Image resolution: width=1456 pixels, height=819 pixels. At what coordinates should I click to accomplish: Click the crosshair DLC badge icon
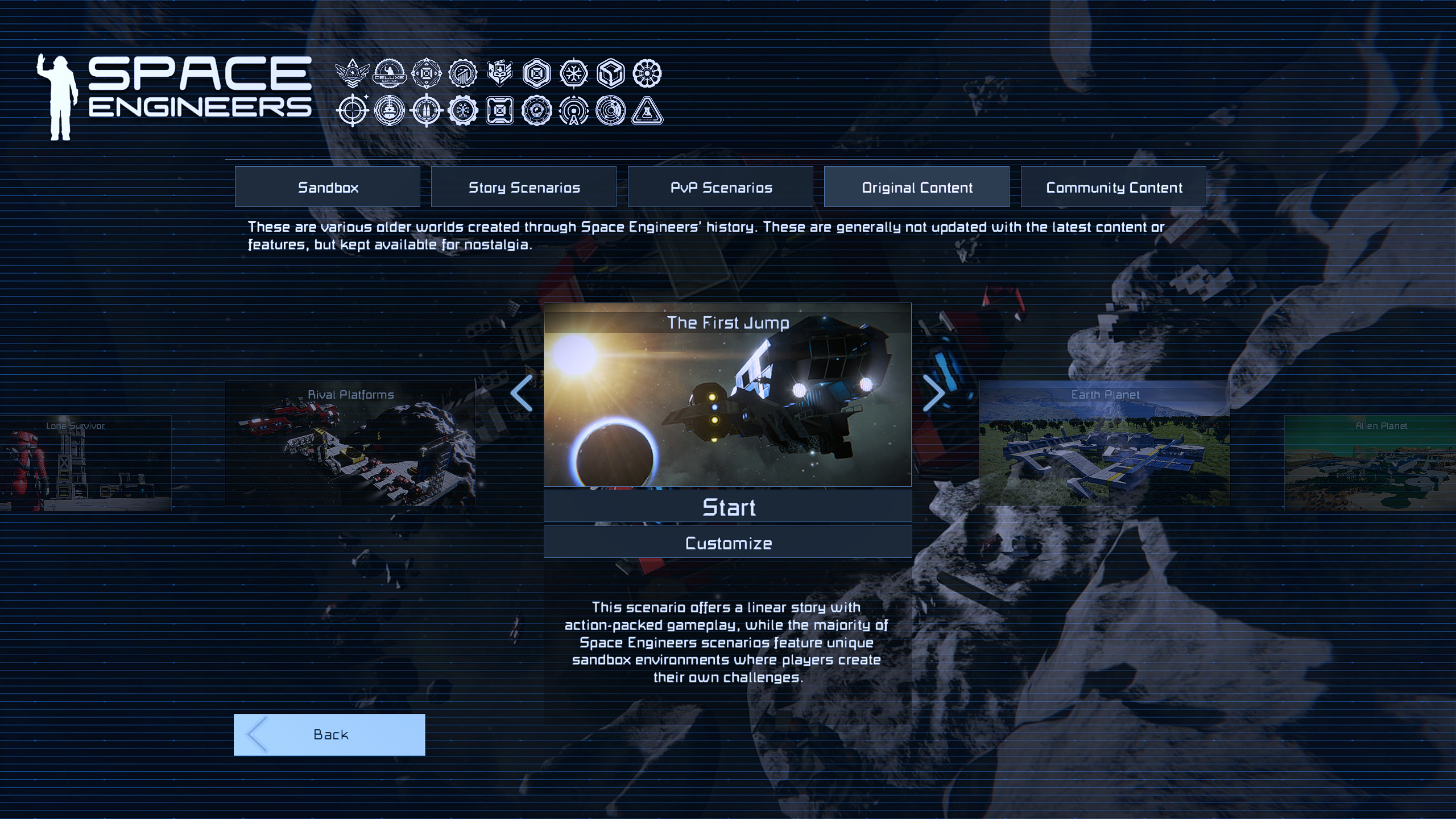(353, 110)
